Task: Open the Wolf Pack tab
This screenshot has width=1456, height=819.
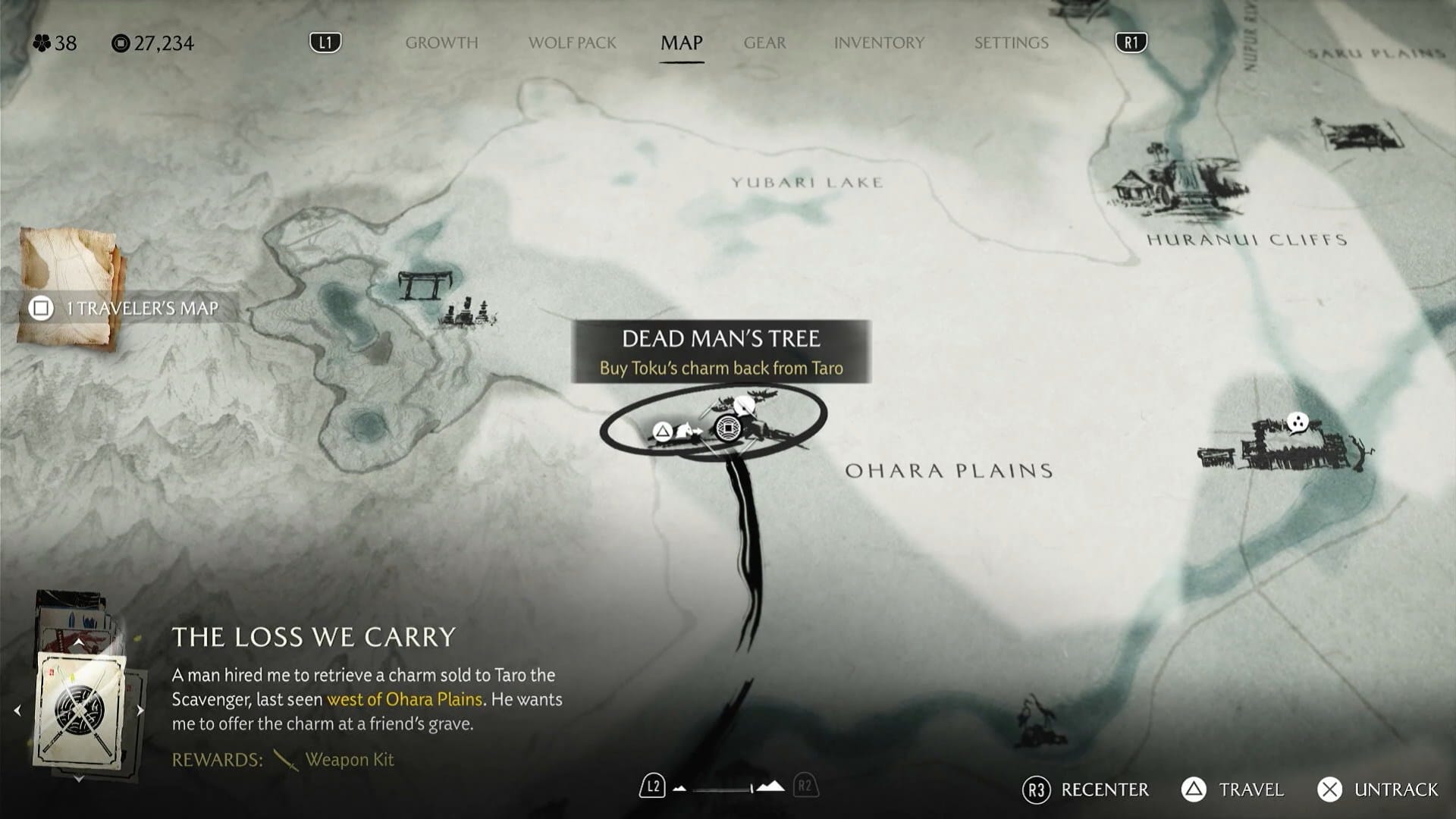Action: point(572,42)
